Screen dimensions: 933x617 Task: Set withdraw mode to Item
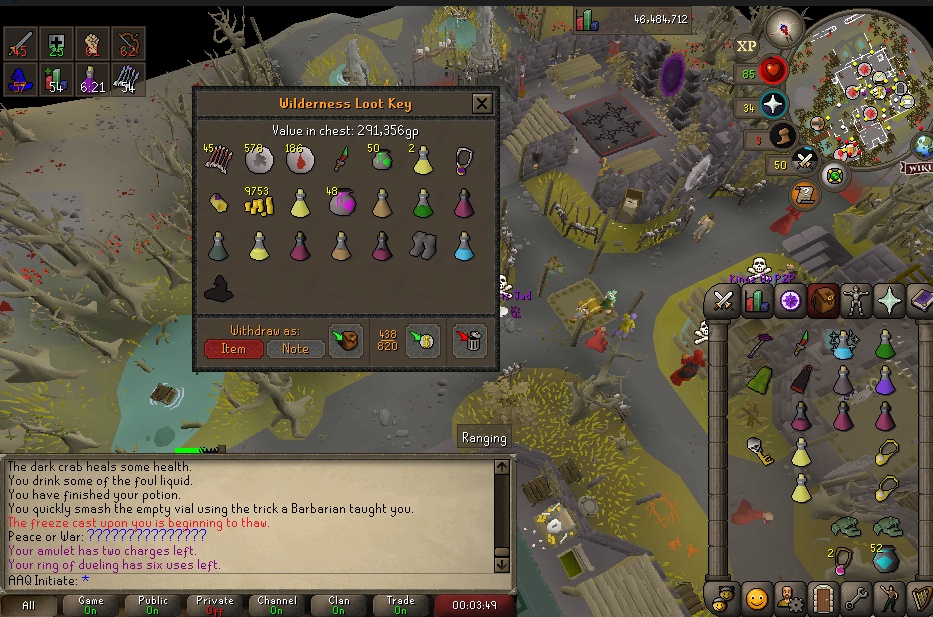click(x=233, y=349)
